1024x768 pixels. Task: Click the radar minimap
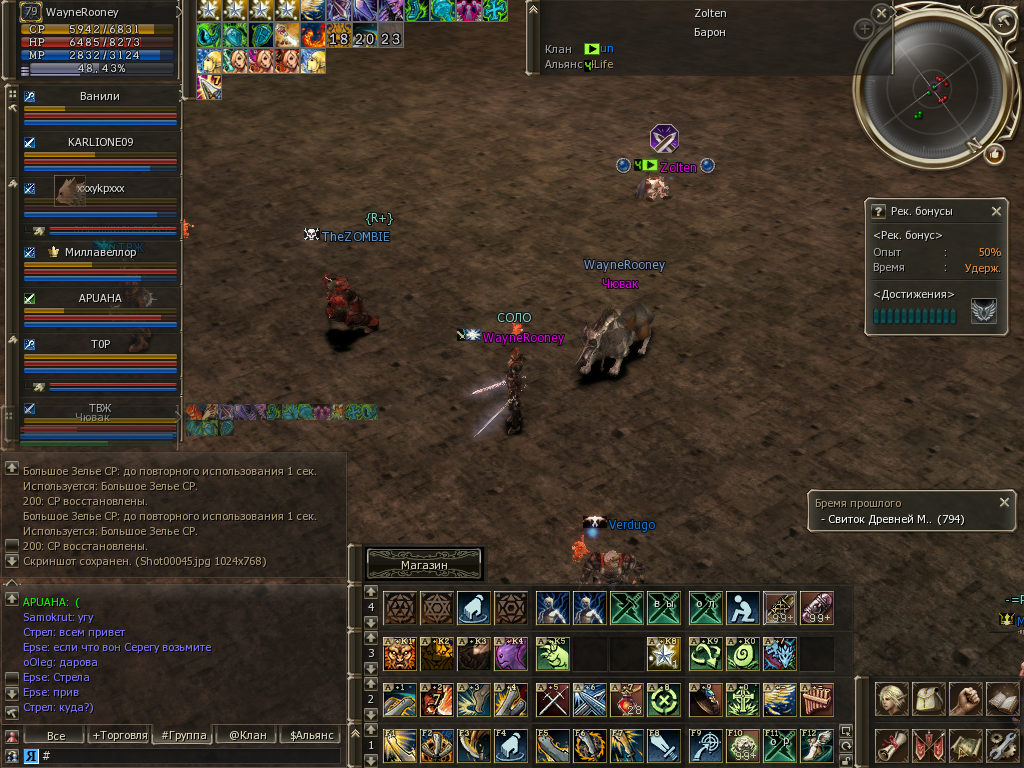click(x=935, y=88)
